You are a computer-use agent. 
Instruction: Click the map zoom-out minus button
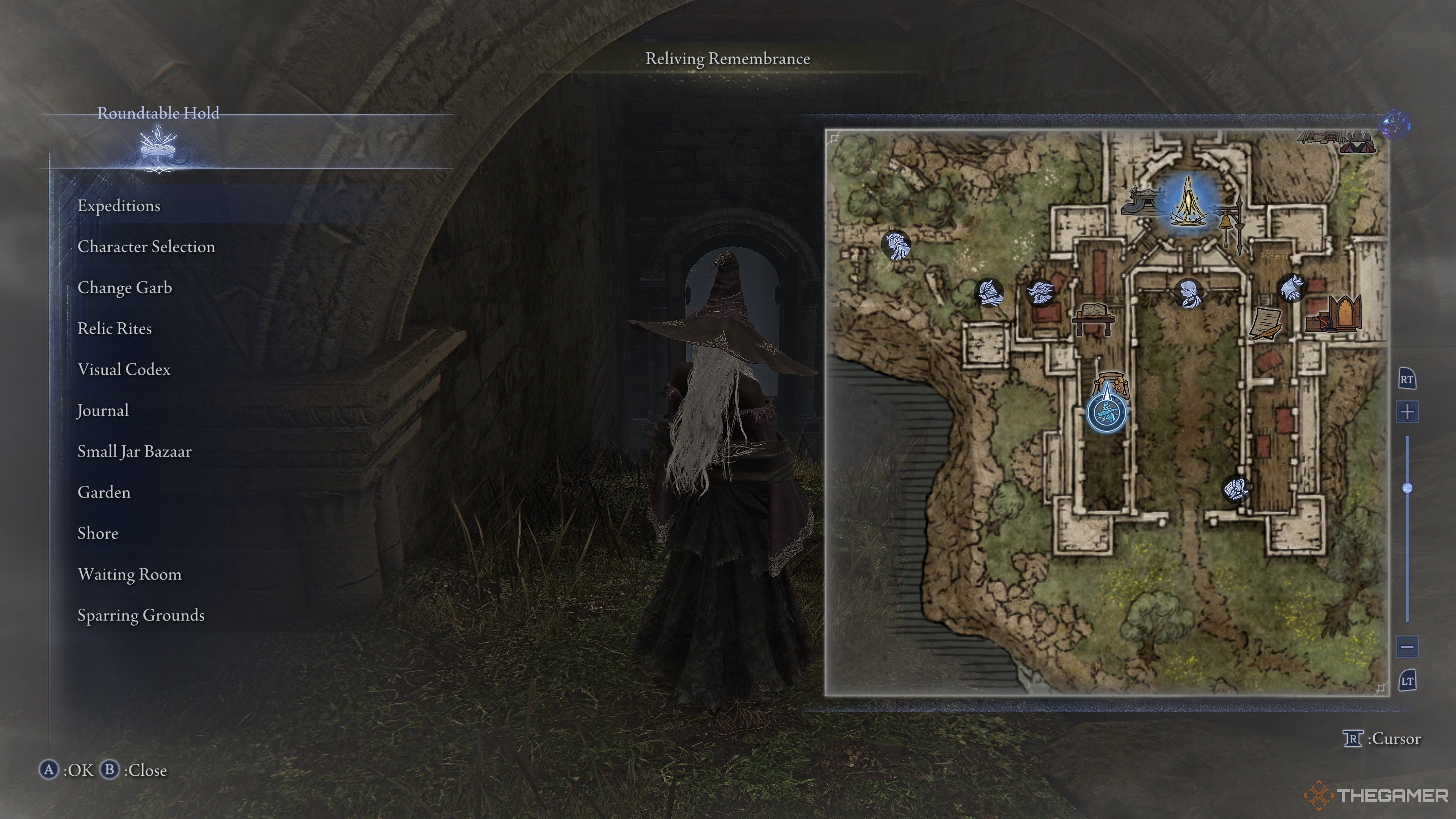click(x=1407, y=646)
